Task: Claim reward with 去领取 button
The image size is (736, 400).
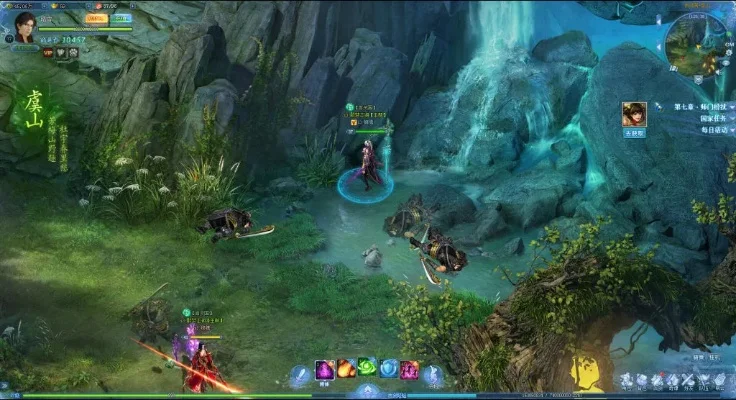Action: pos(633,133)
